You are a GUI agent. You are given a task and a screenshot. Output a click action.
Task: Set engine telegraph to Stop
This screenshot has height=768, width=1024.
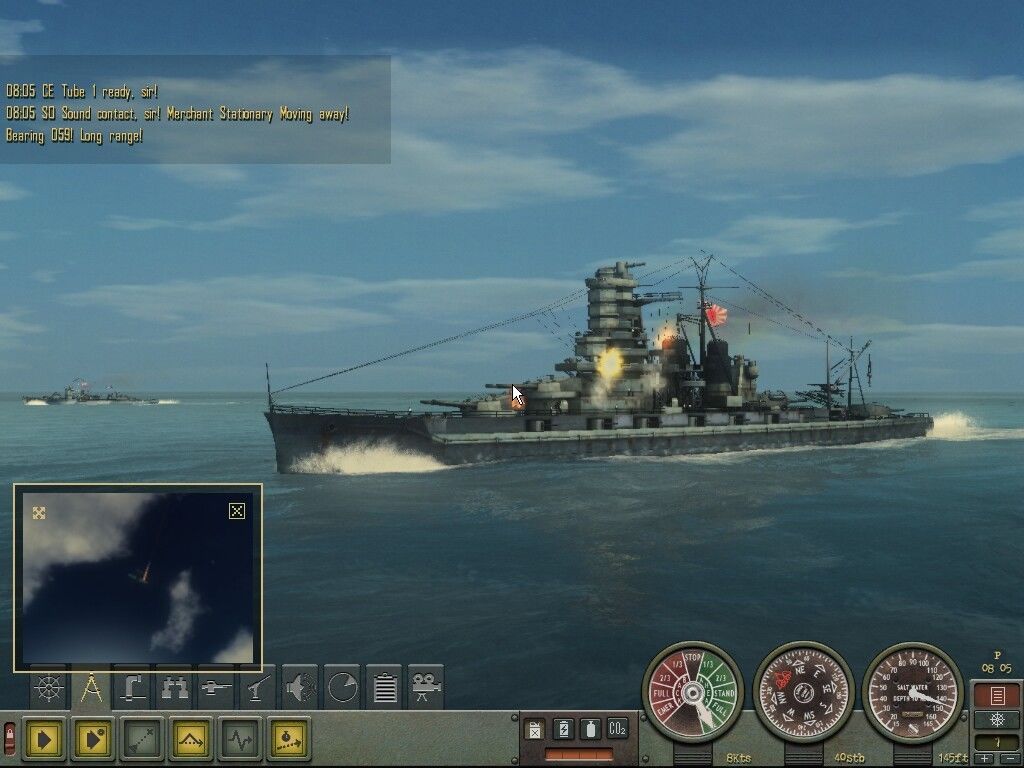693,657
